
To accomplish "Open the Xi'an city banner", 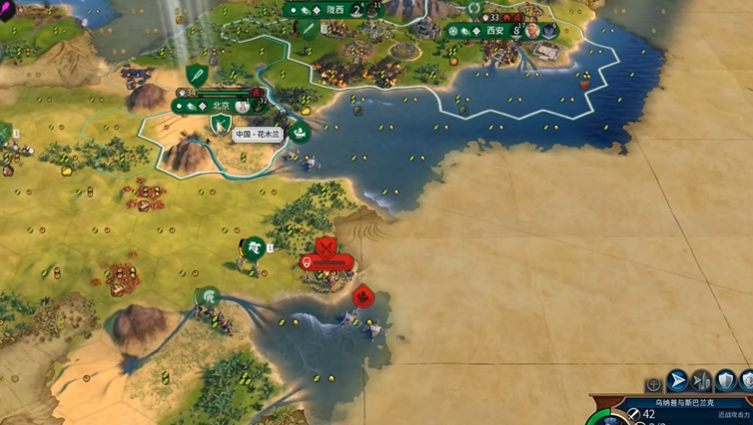I will point(494,31).
